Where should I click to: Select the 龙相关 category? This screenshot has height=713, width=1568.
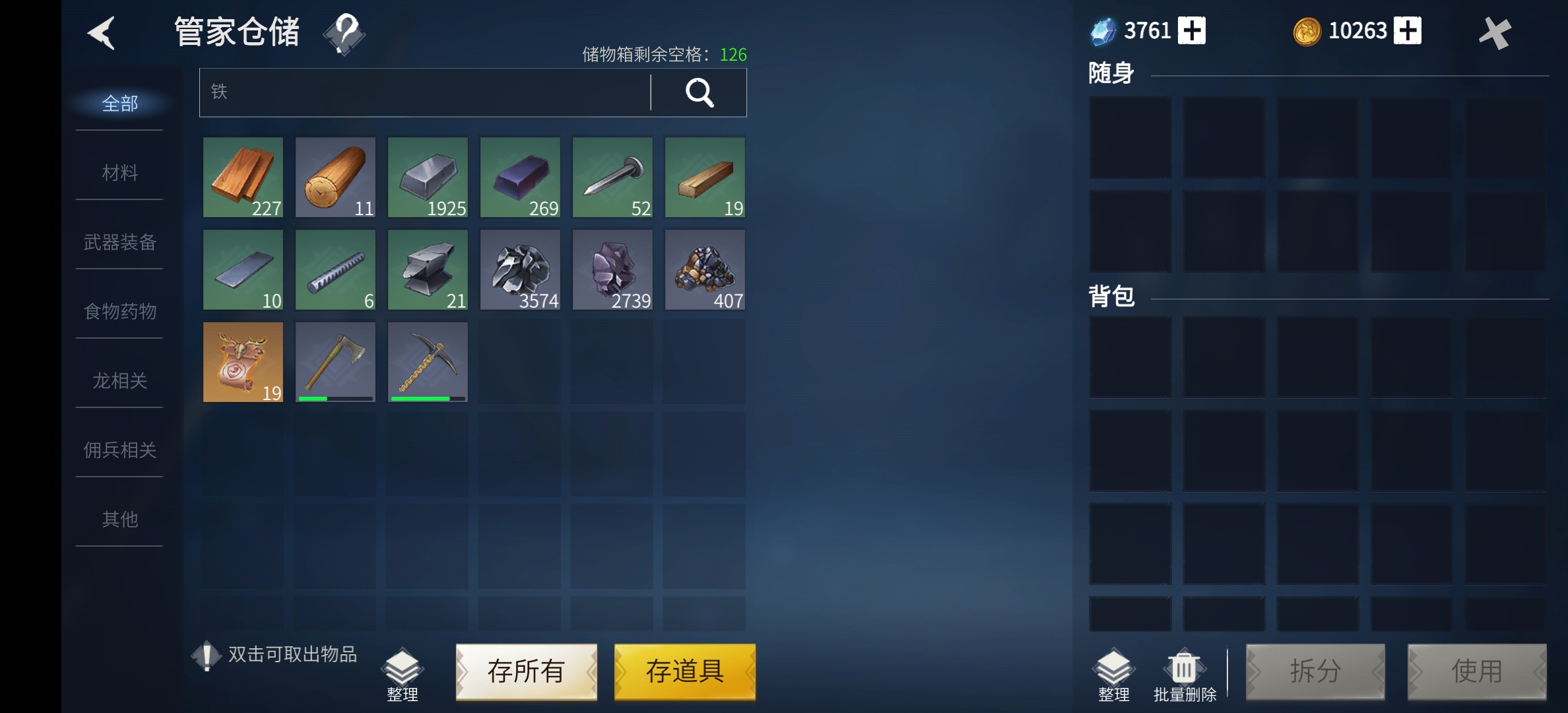pyautogui.click(x=119, y=381)
